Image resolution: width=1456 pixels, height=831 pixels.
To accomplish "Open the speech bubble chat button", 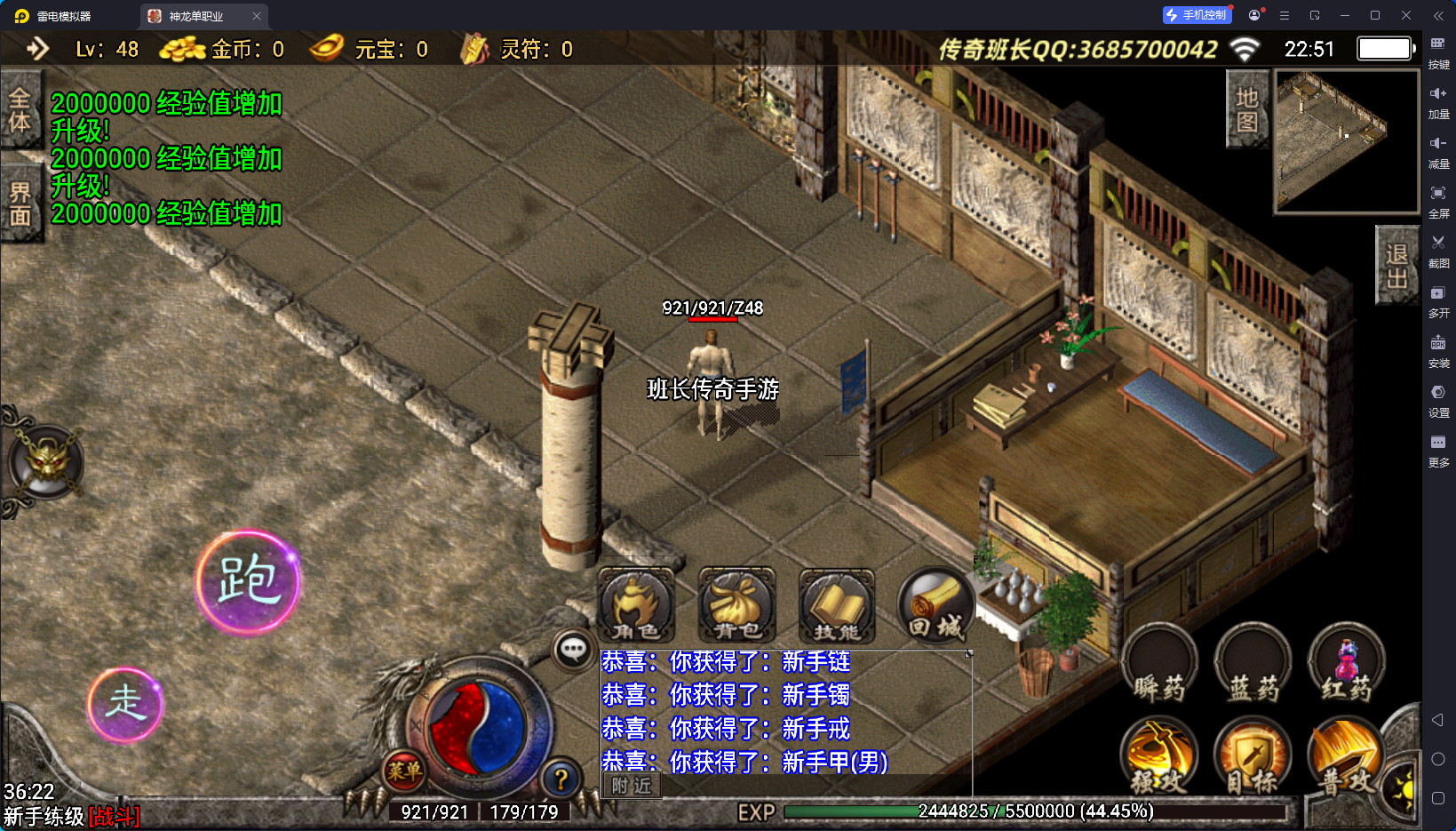I will [x=573, y=650].
